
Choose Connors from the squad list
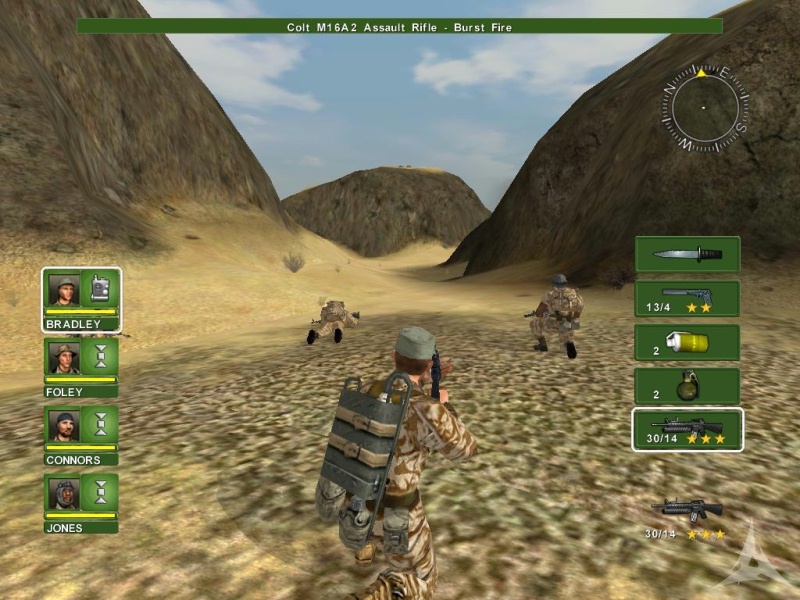pyautogui.click(x=65, y=425)
